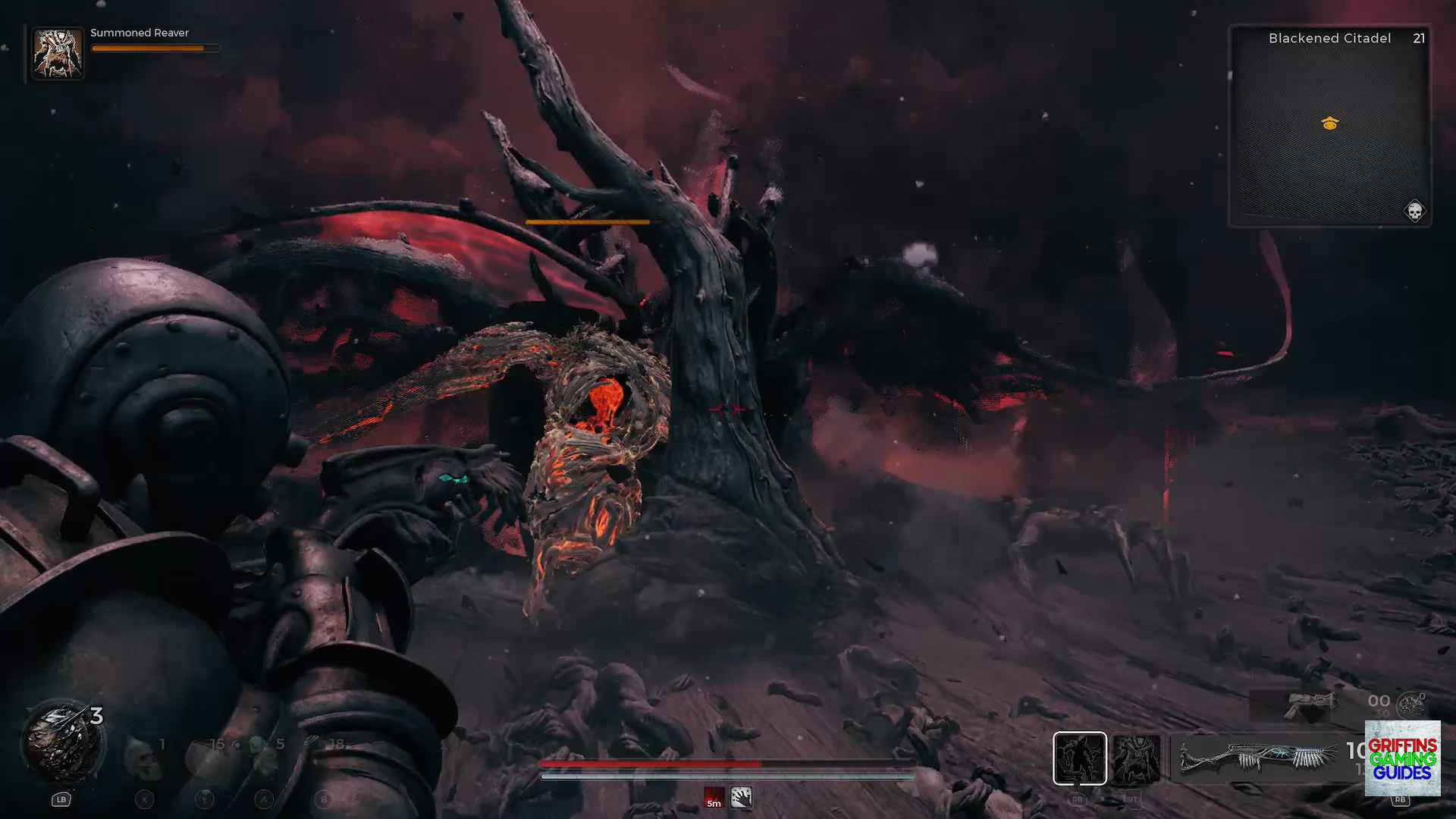Click the boss health bar above the tree
Image resolution: width=1456 pixels, height=819 pixels.
coord(588,221)
